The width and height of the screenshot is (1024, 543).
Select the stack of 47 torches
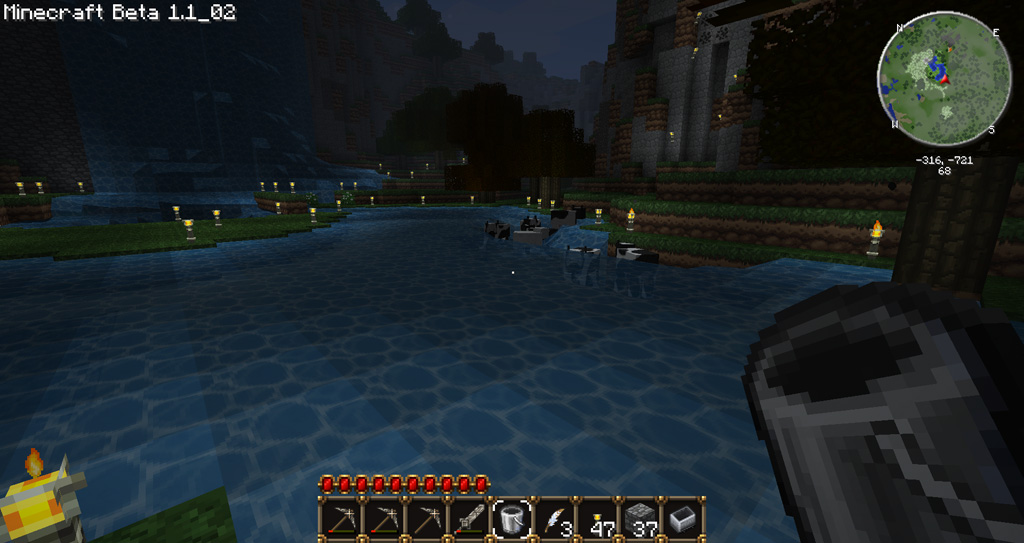(x=598, y=518)
